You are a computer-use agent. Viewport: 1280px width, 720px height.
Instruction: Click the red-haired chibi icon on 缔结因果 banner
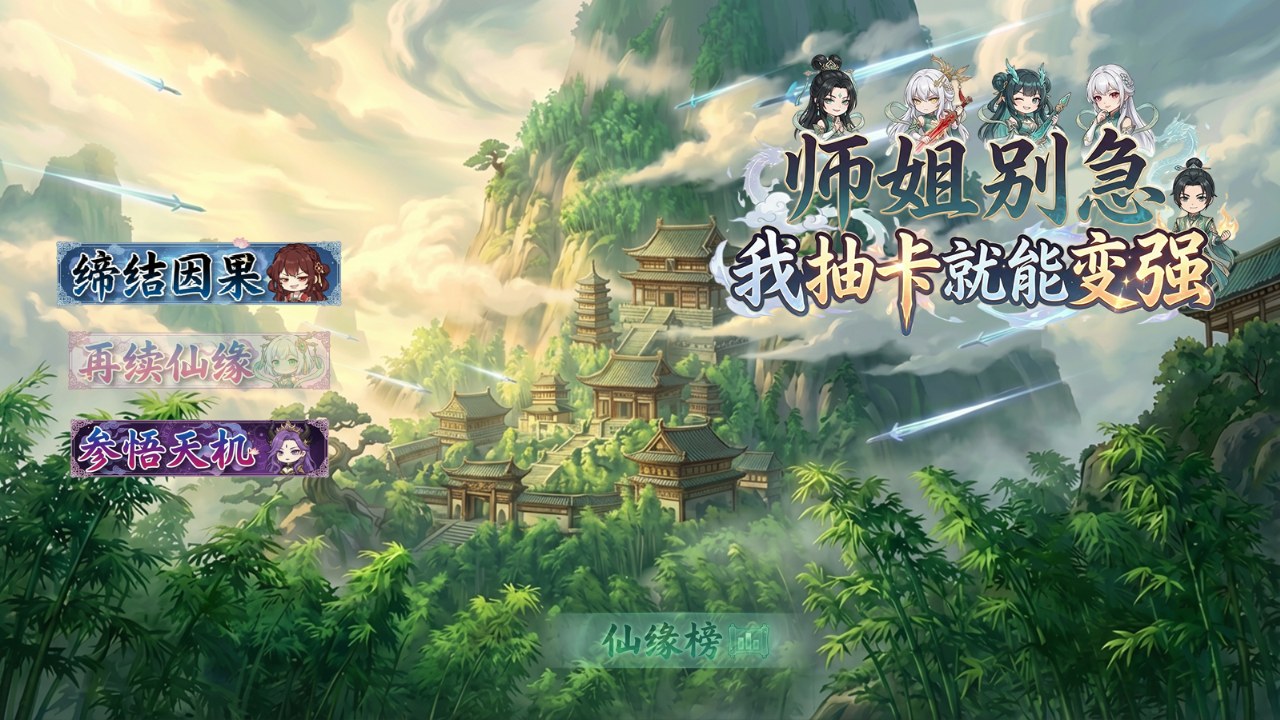tap(294, 278)
